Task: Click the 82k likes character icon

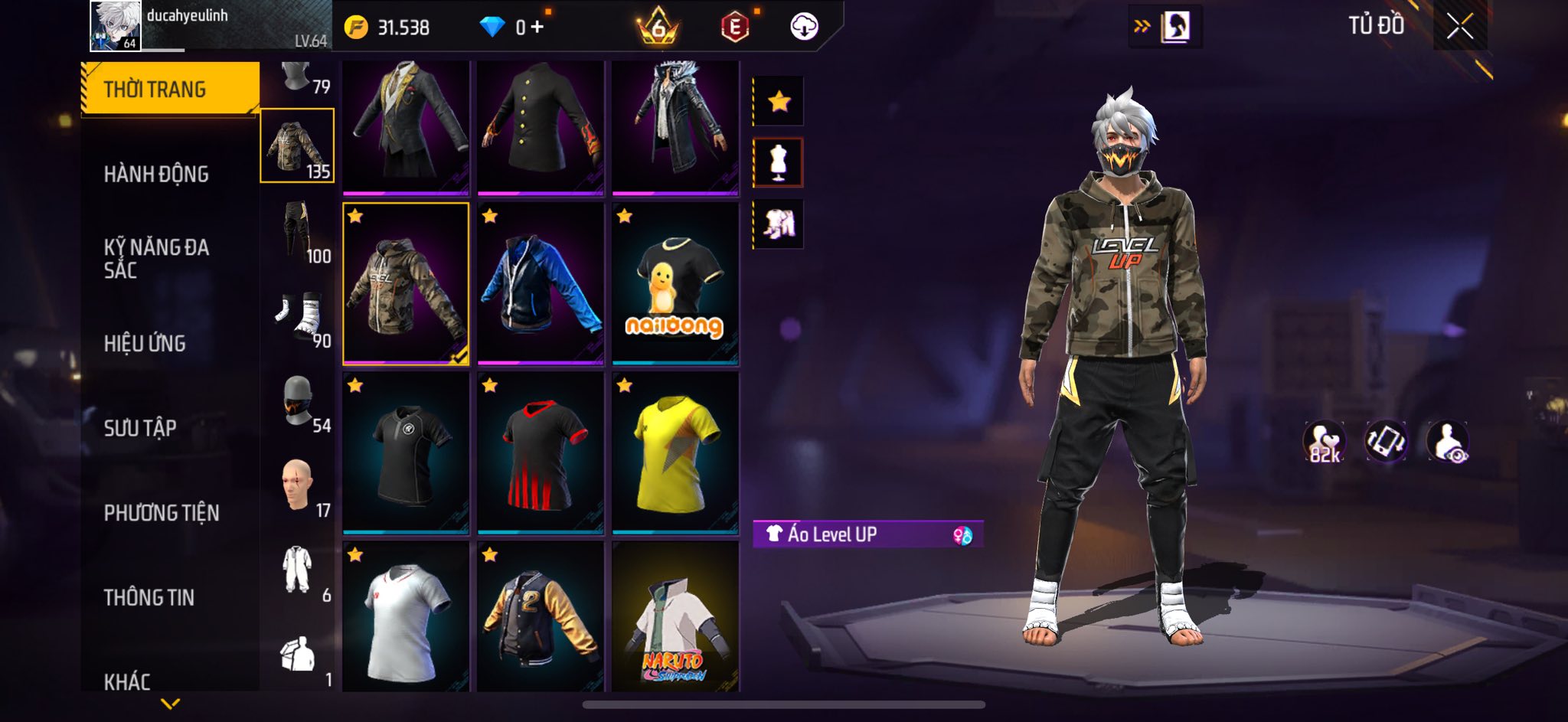Action: pyautogui.click(x=1325, y=443)
